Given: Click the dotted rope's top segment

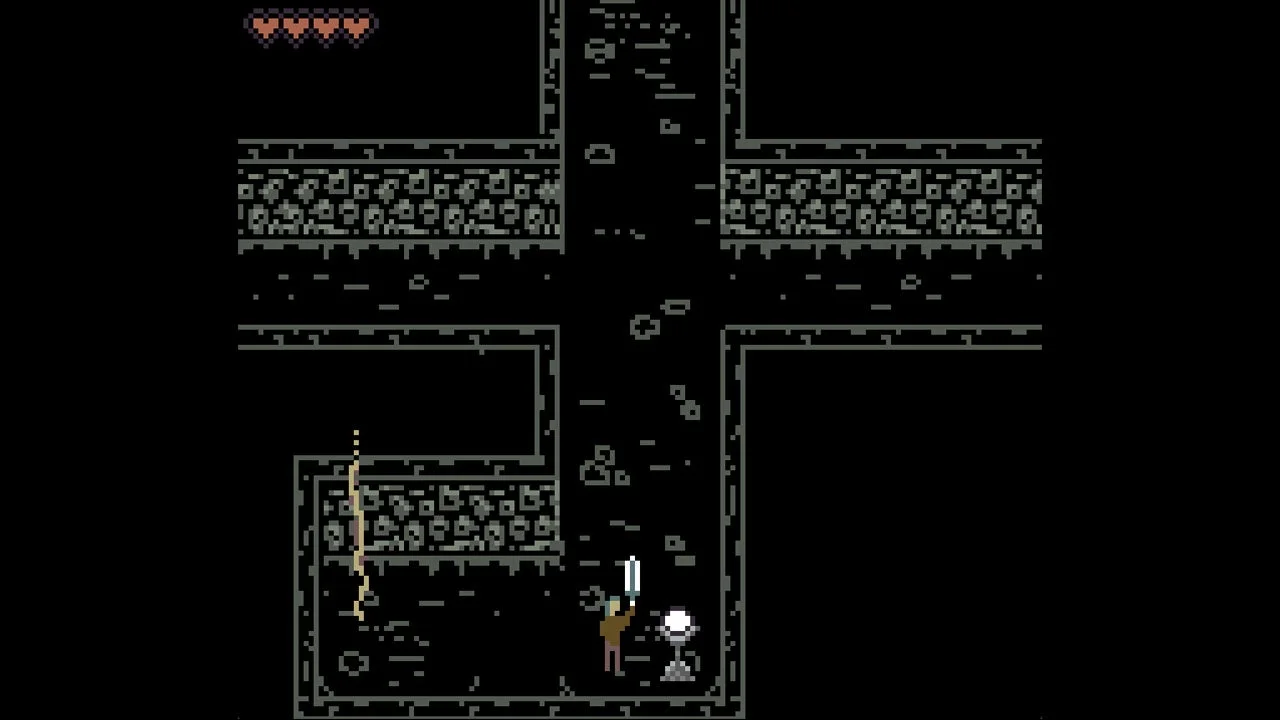Looking at the screenshot, I should pyautogui.click(x=357, y=435).
